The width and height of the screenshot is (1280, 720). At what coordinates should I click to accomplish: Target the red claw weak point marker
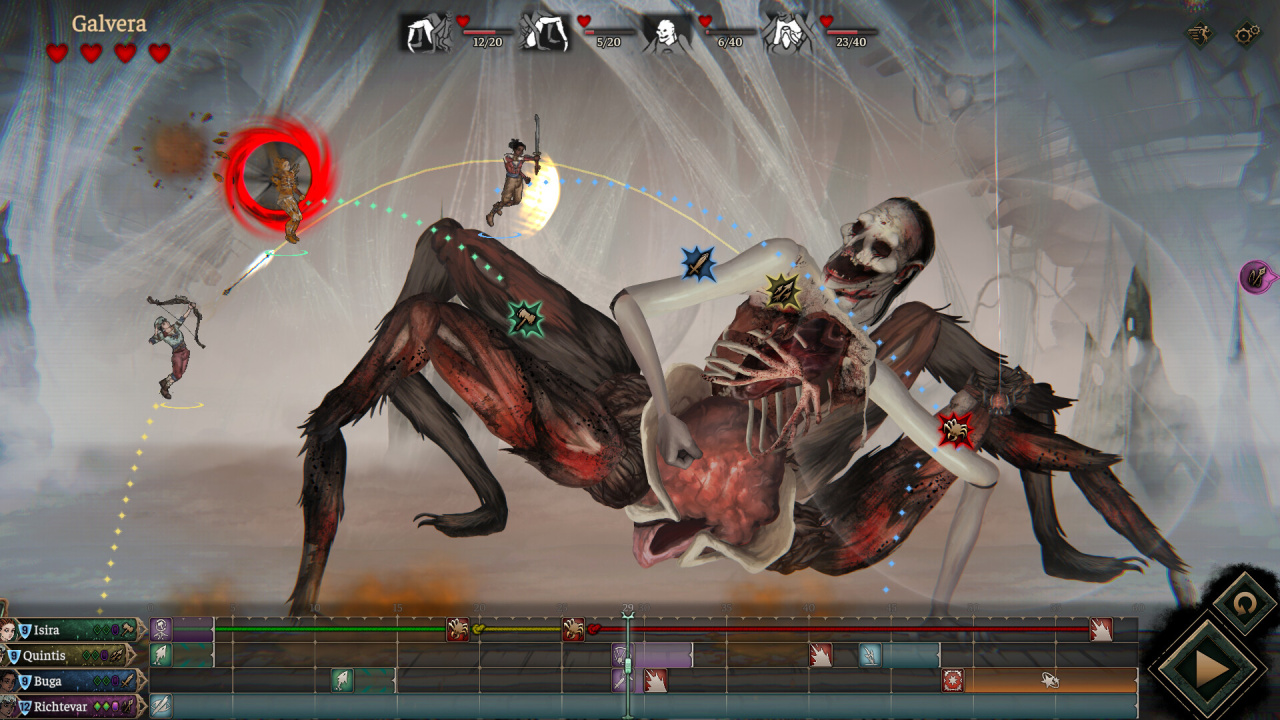pos(956,430)
